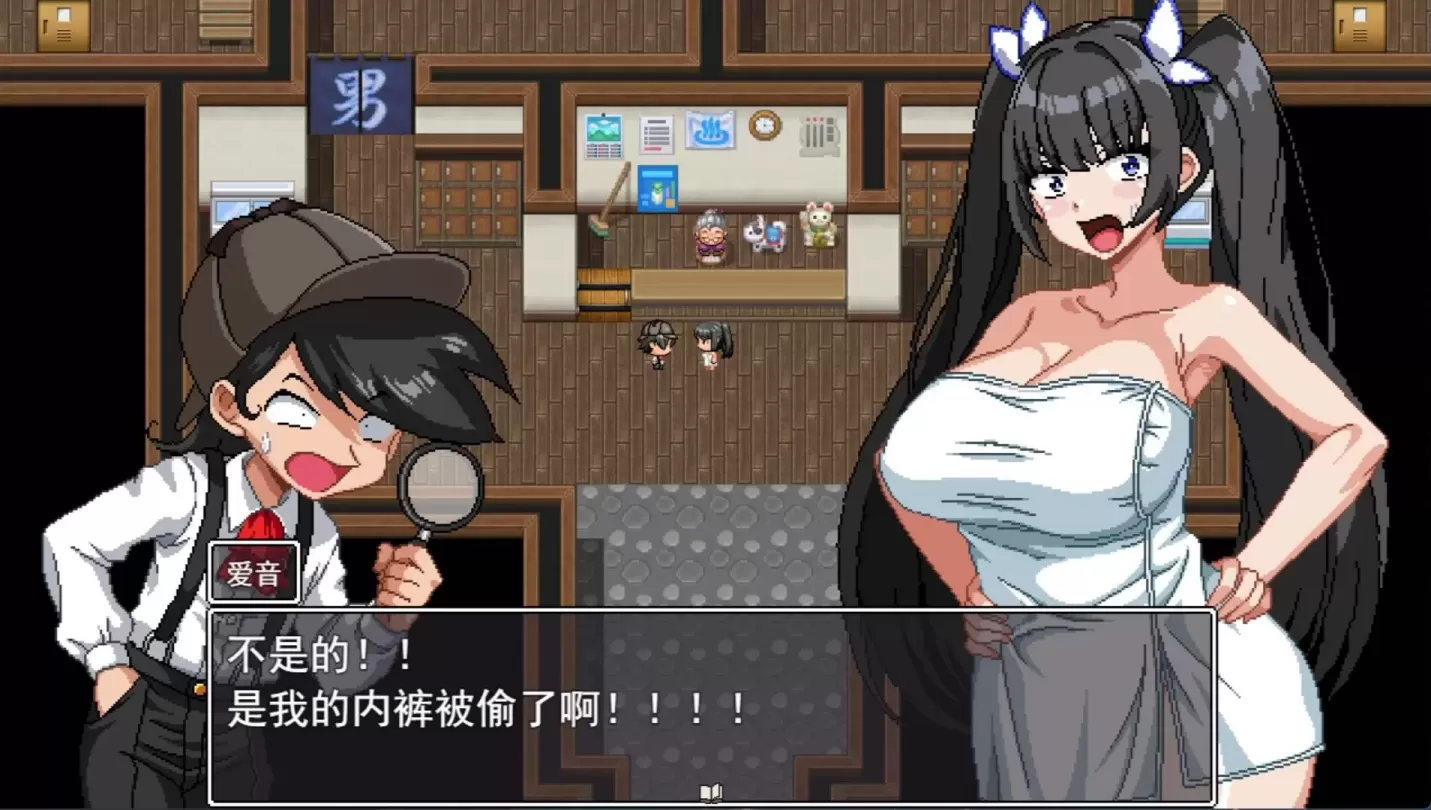Click the detective boy's magnifying glass
1431x810 pixels.
point(440,487)
